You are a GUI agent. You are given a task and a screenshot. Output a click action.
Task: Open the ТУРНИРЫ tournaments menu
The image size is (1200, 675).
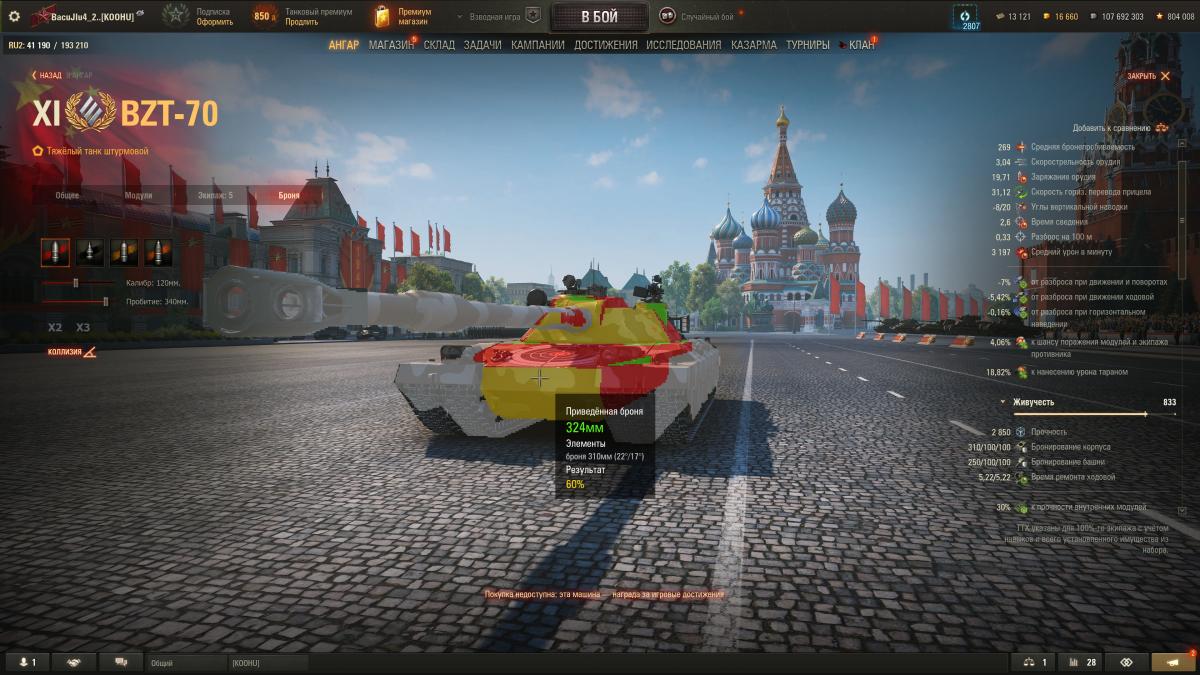tap(807, 45)
